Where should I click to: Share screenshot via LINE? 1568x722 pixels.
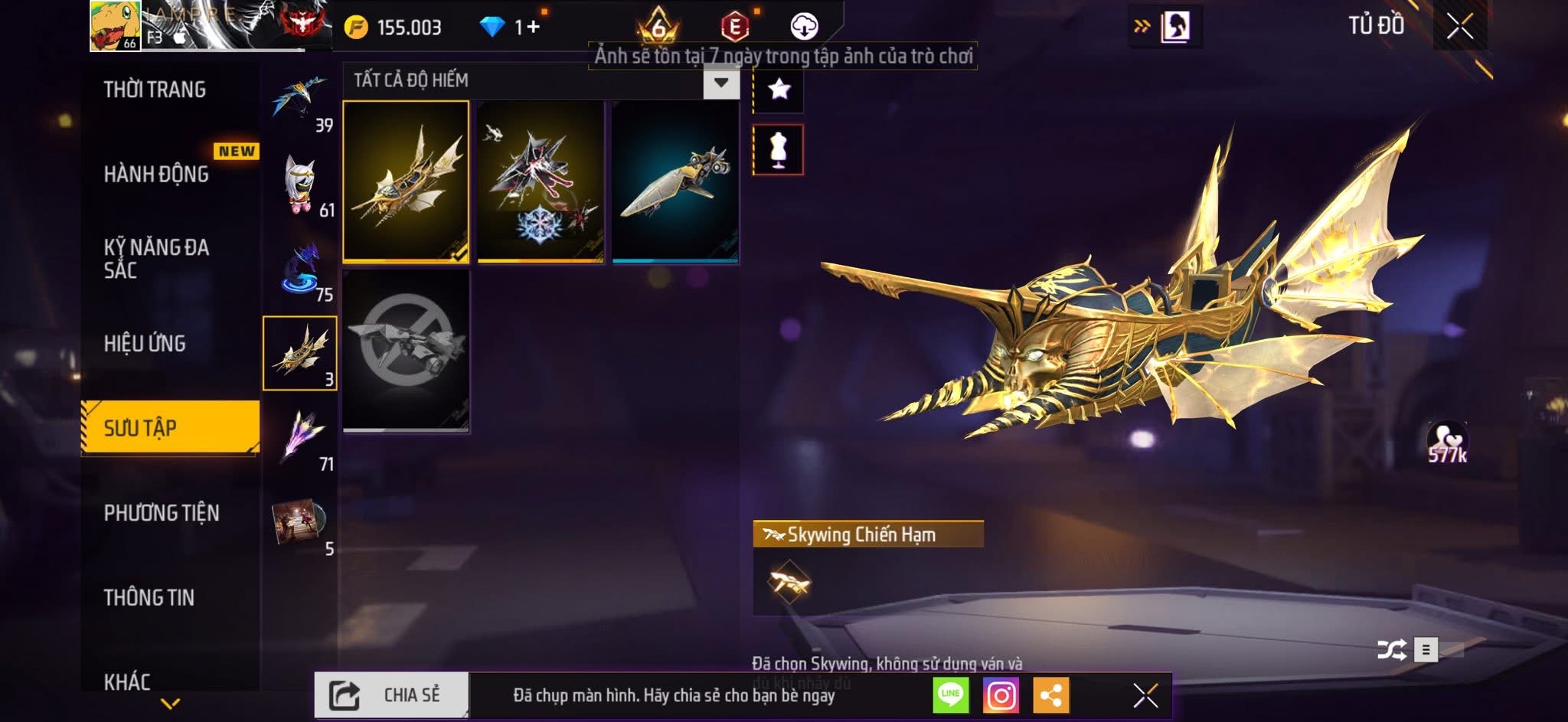950,695
